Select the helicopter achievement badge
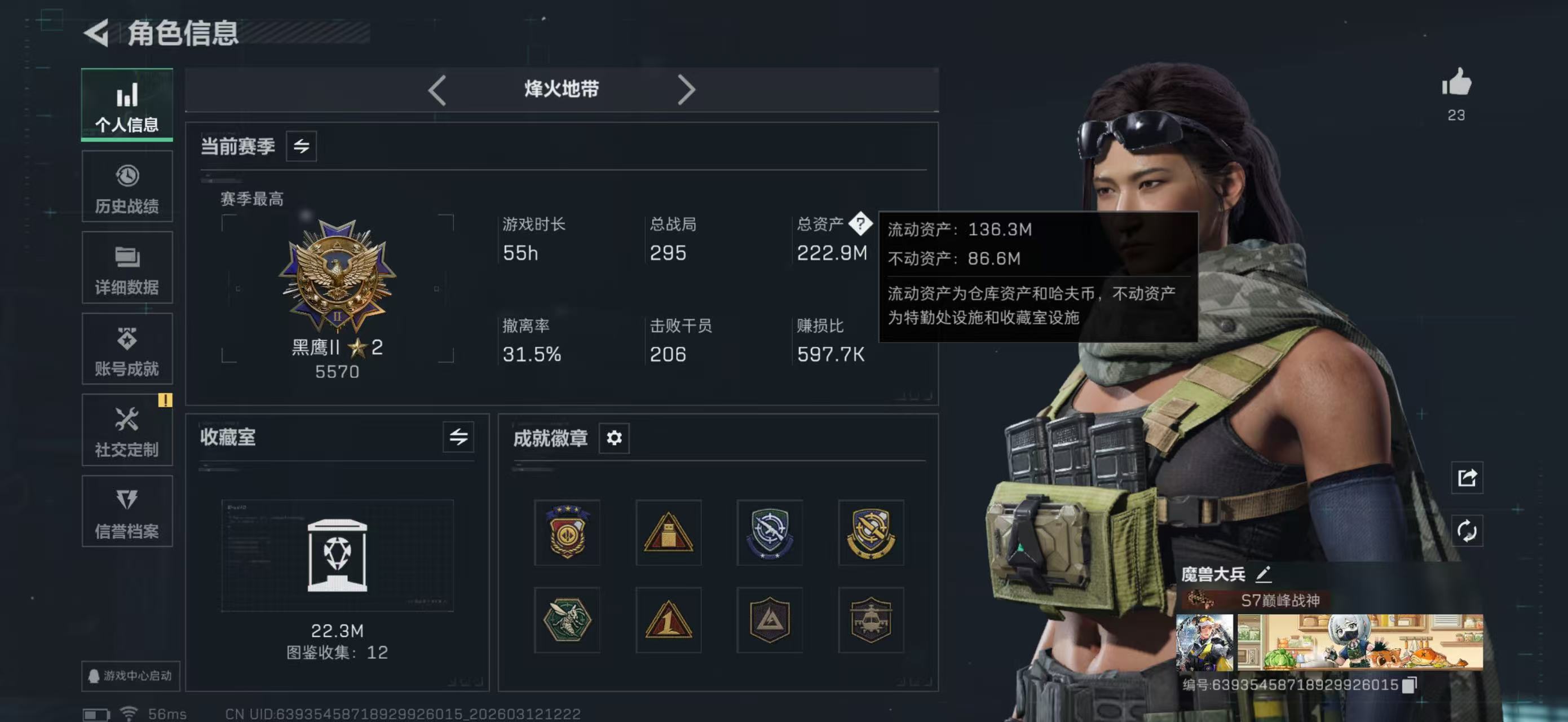Screen dimensions: 1568x722 point(871,620)
